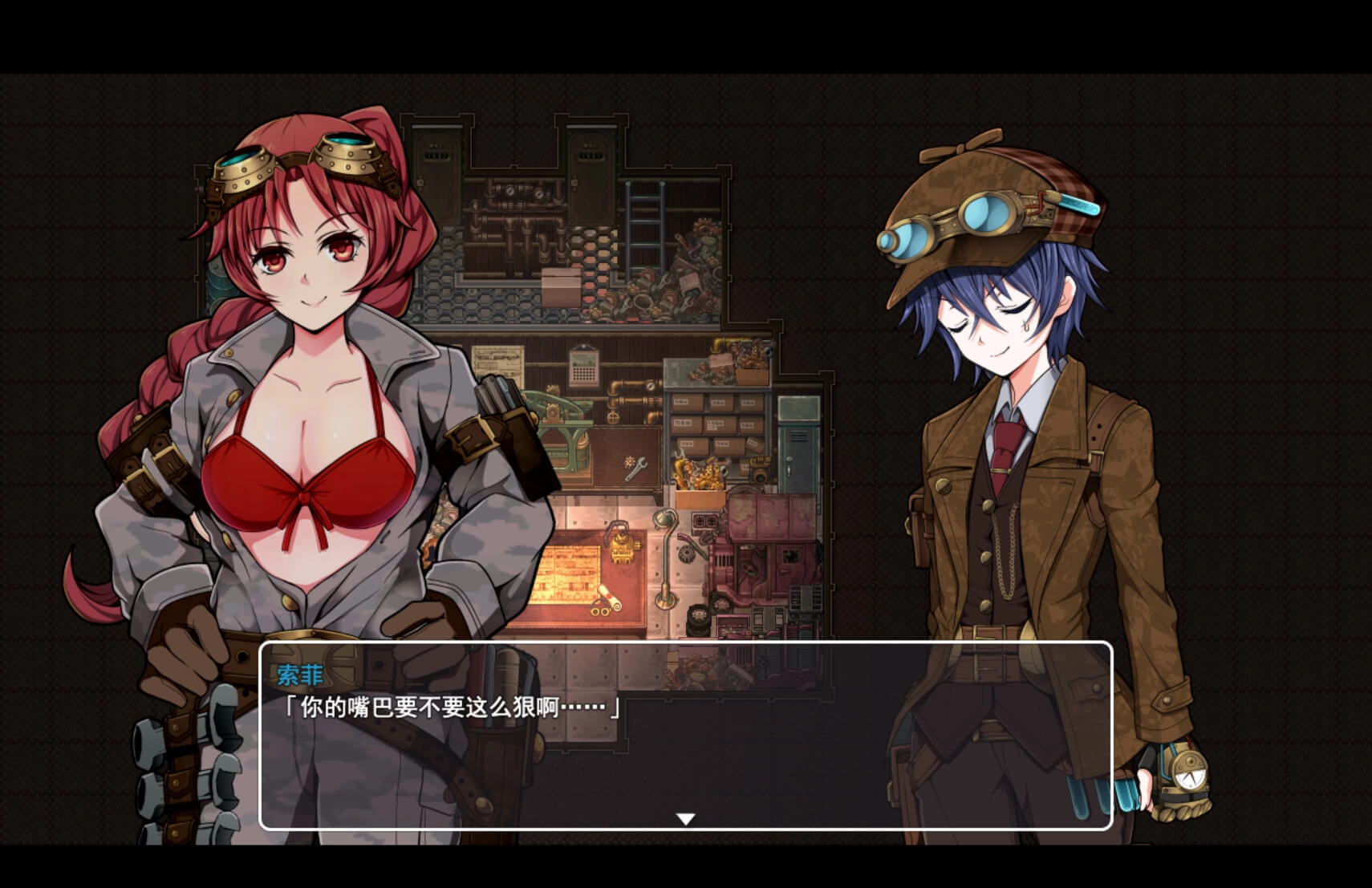Click the downward arrow to advance the dialogue
Screen dimensions: 1372x888
coord(686,820)
